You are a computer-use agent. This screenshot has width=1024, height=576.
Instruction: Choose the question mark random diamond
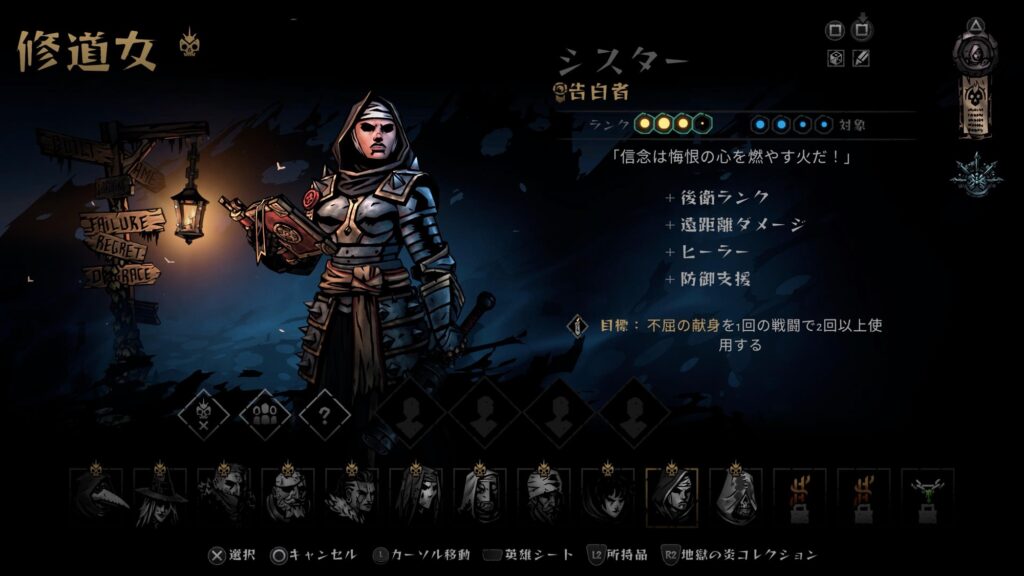coord(325,413)
